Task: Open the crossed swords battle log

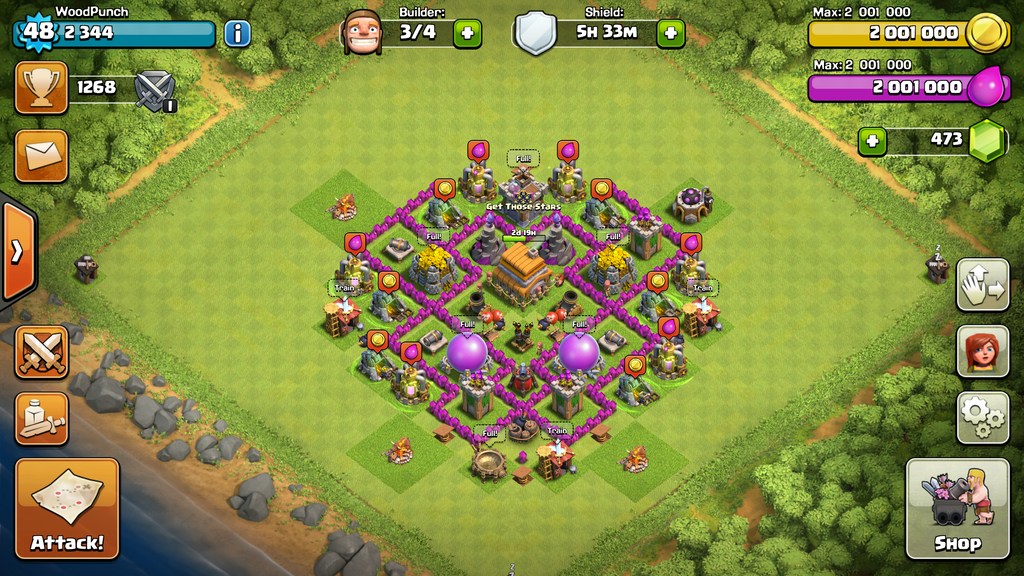Action: 41,352
